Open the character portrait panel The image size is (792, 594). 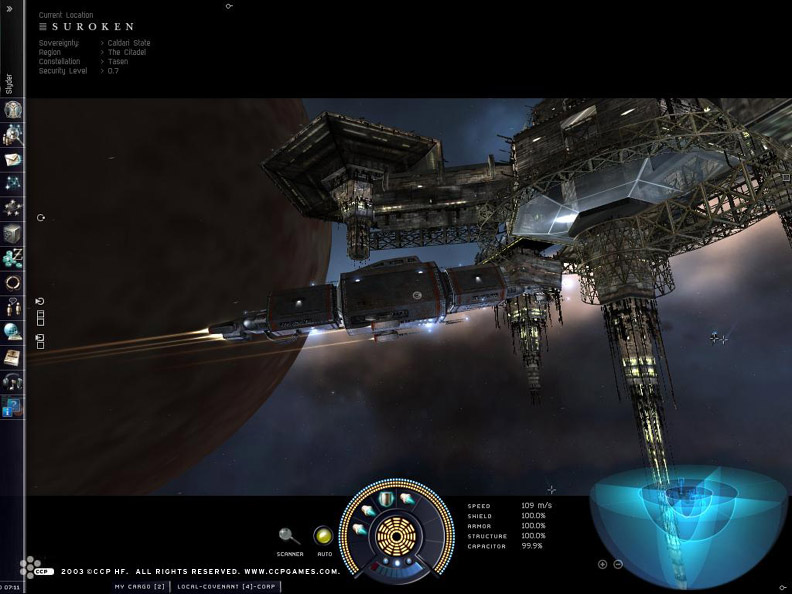pos(13,109)
